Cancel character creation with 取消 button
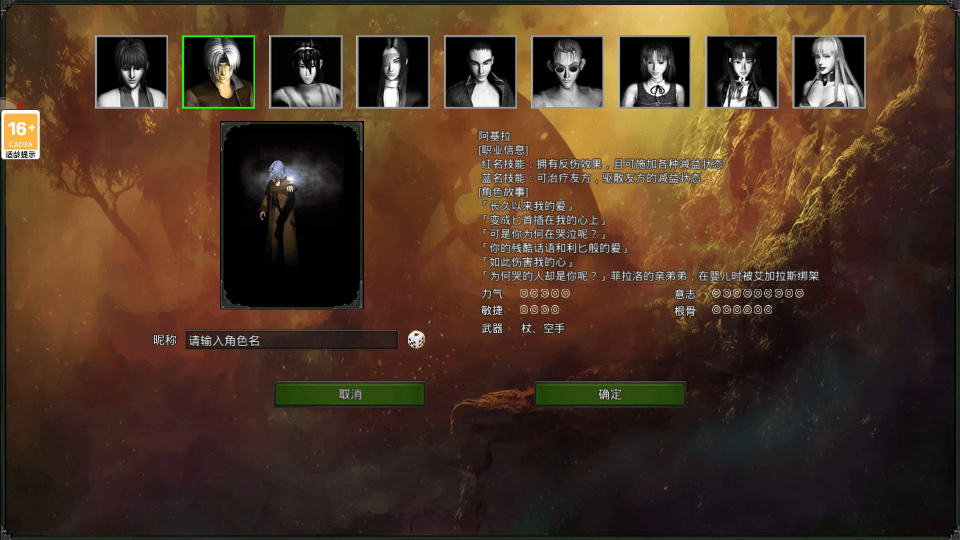 point(350,394)
